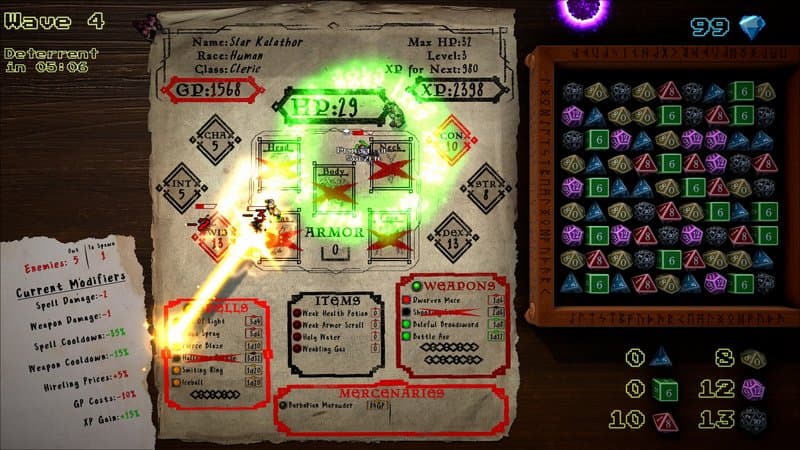Select the Neck equipment slot
The image size is (800, 450).
390,160
